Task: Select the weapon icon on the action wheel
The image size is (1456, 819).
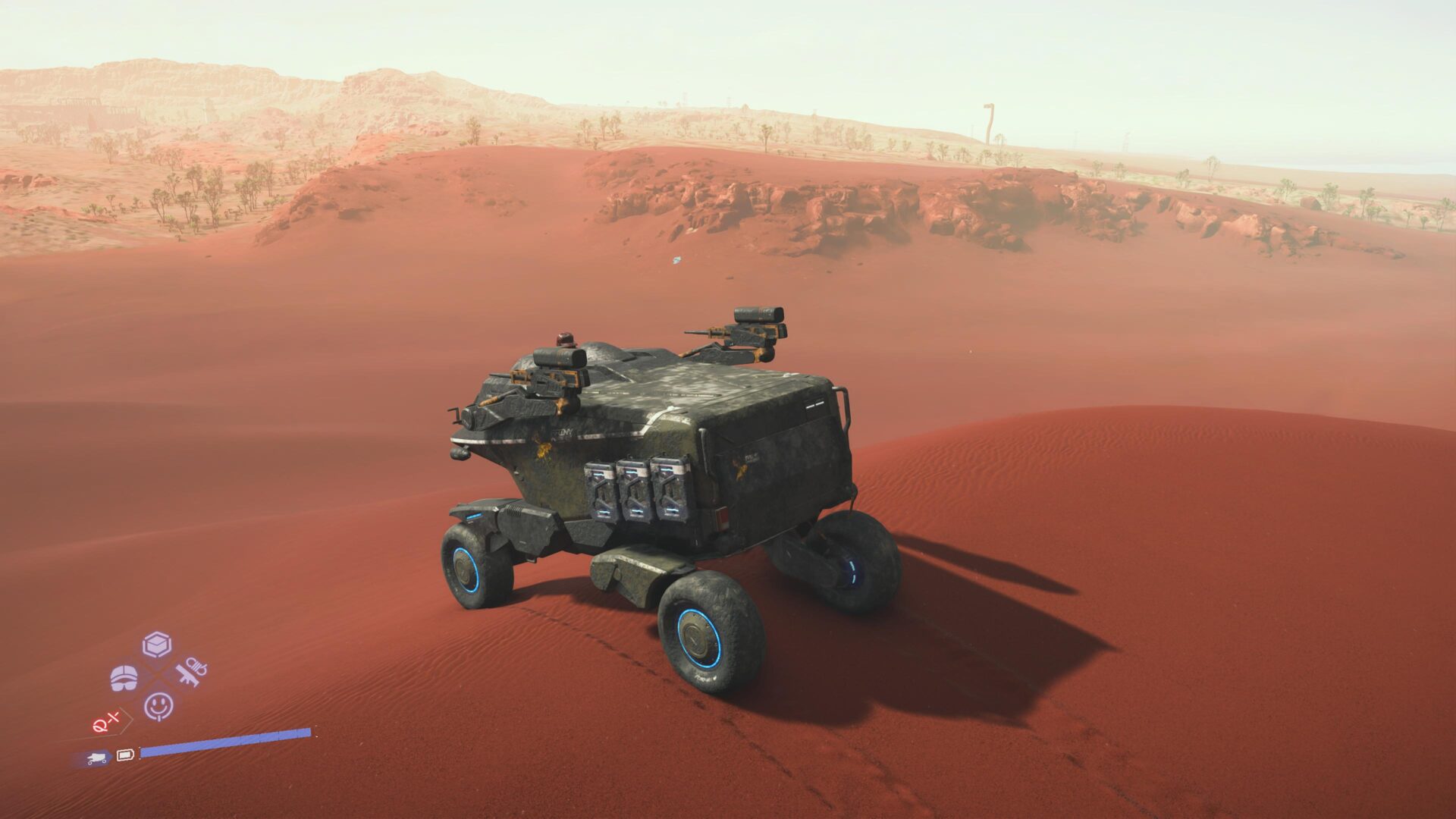Action: (192, 674)
